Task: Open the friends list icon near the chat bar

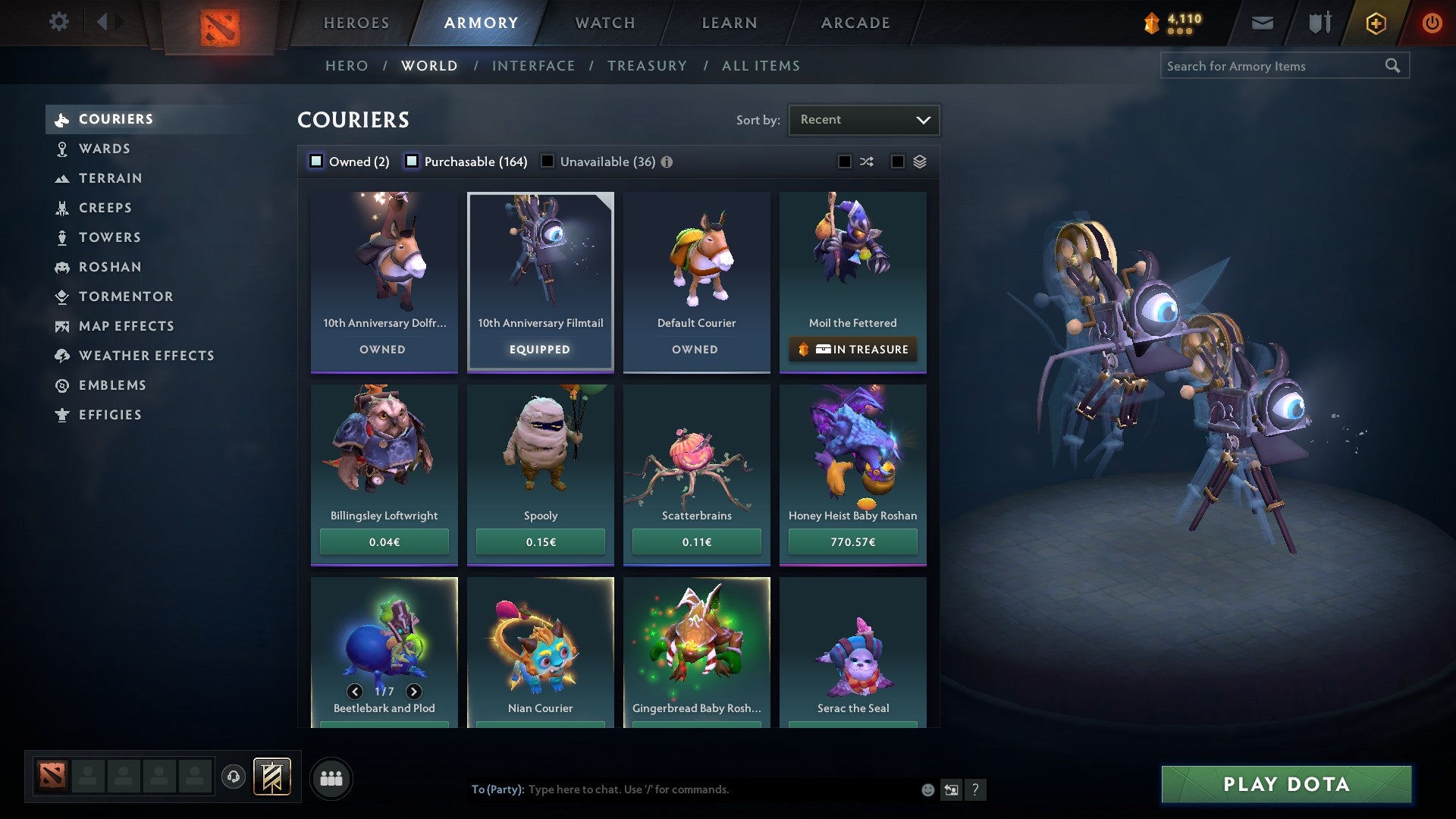Action: [x=331, y=777]
